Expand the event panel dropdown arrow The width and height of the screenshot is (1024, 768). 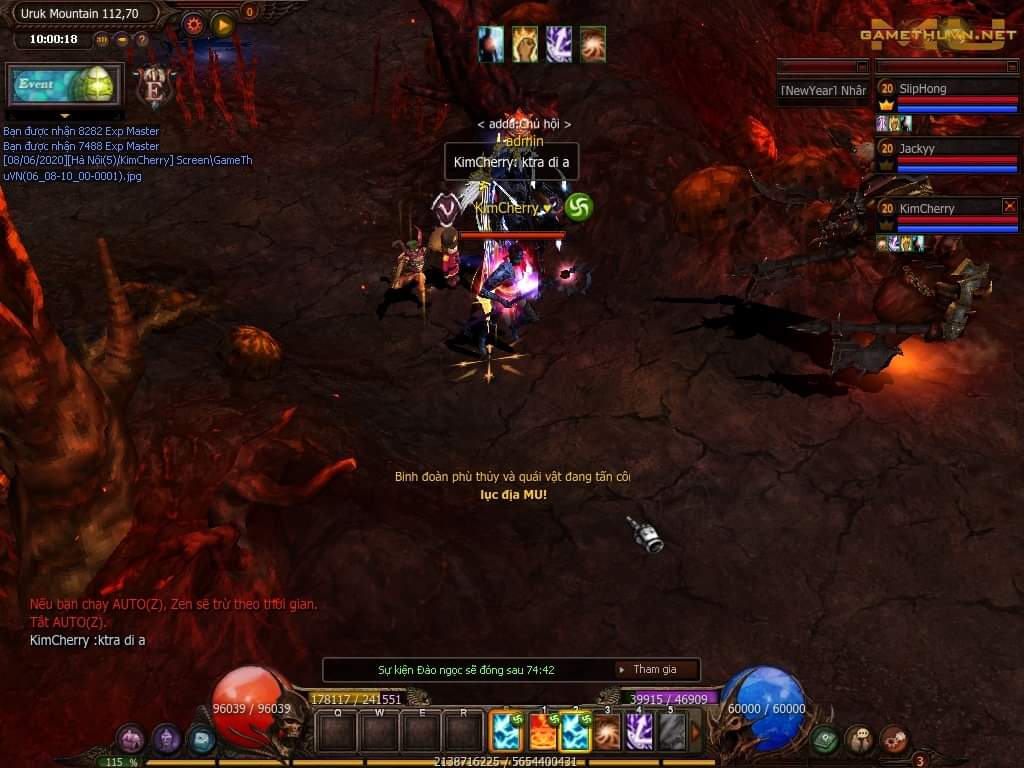point(65,117)
